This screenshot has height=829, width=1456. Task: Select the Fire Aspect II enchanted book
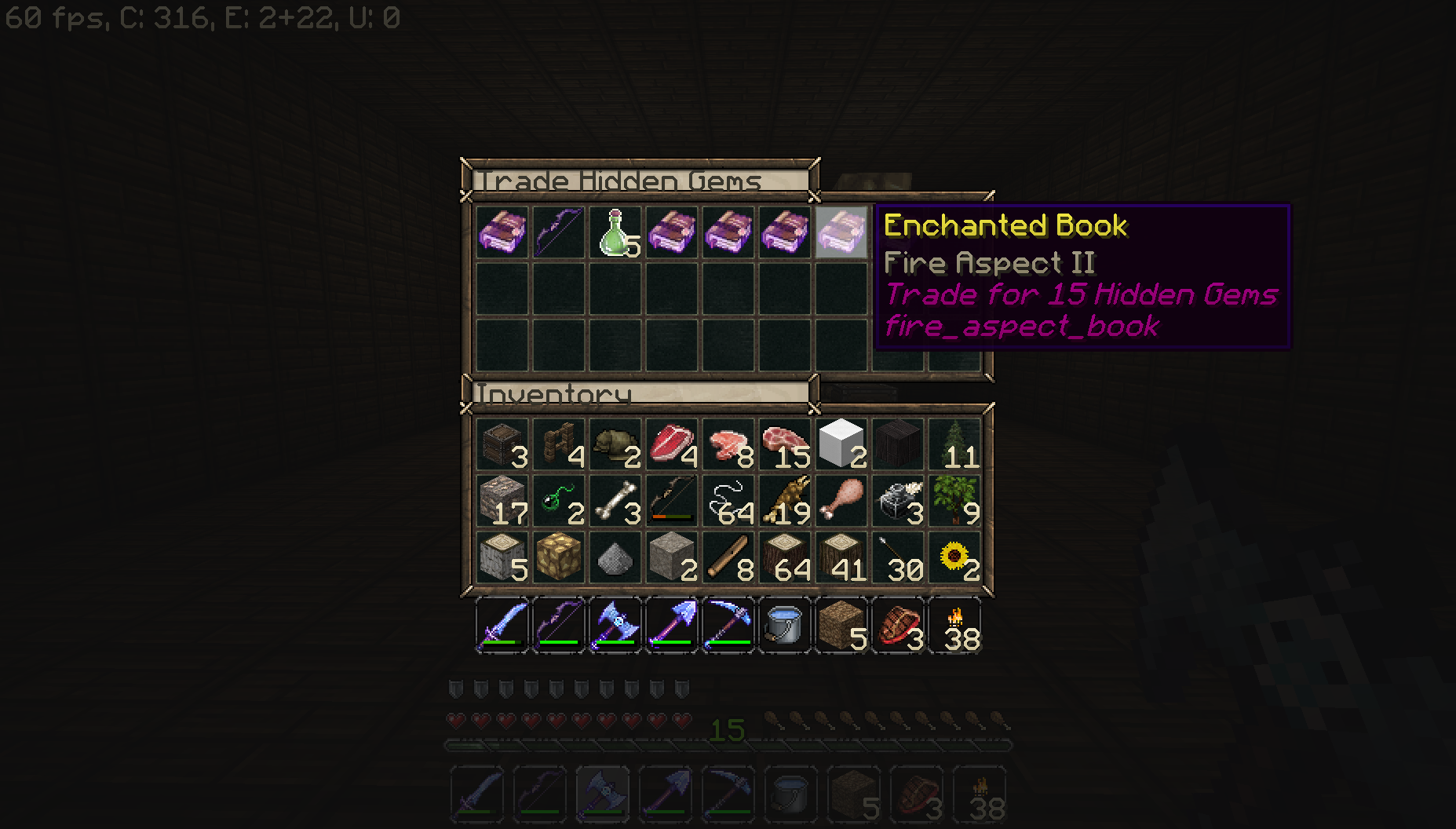(841, 232)
